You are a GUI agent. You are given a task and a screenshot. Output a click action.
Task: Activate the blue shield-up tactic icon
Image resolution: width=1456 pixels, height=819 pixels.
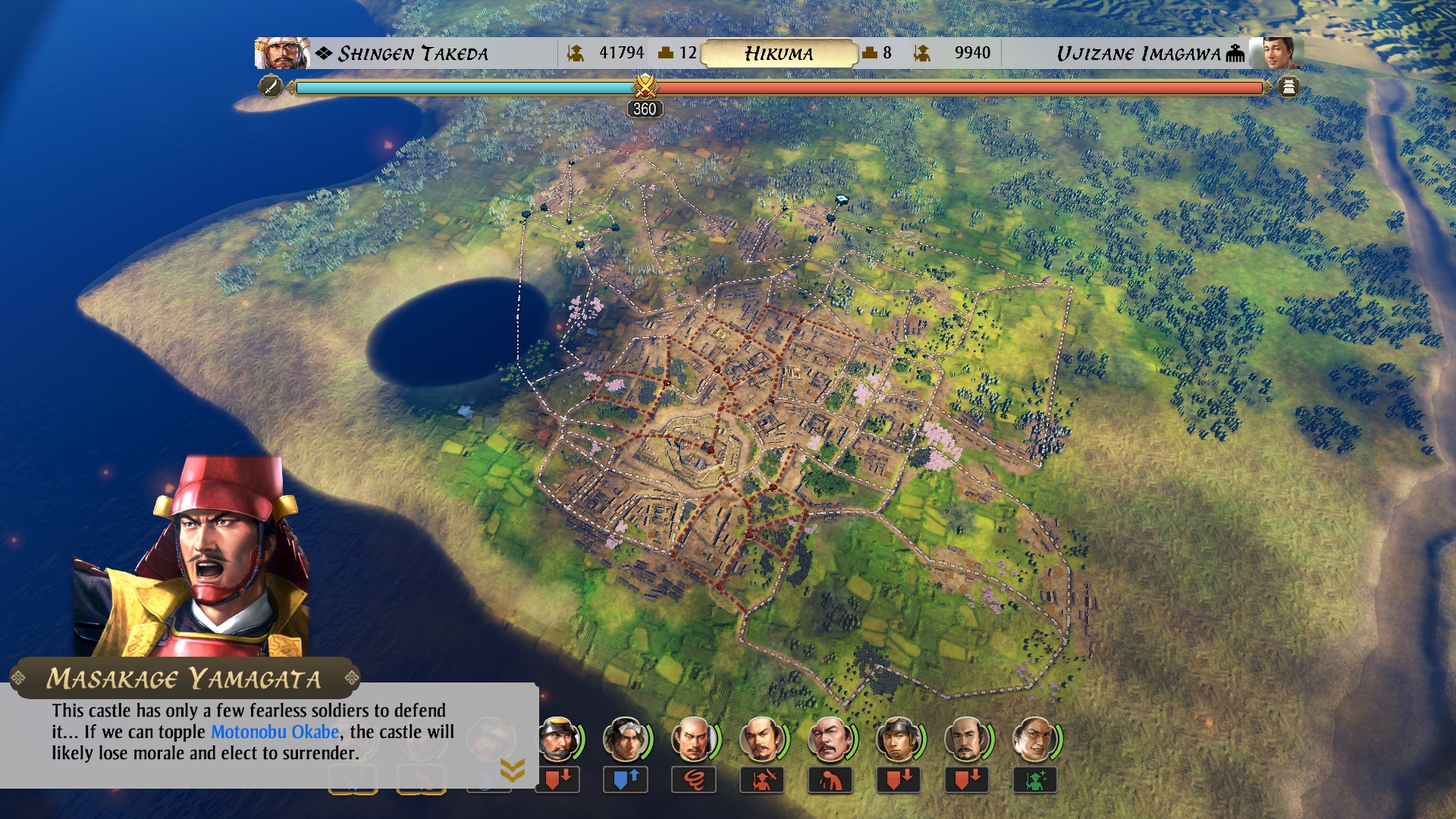[x=626, y=780]
